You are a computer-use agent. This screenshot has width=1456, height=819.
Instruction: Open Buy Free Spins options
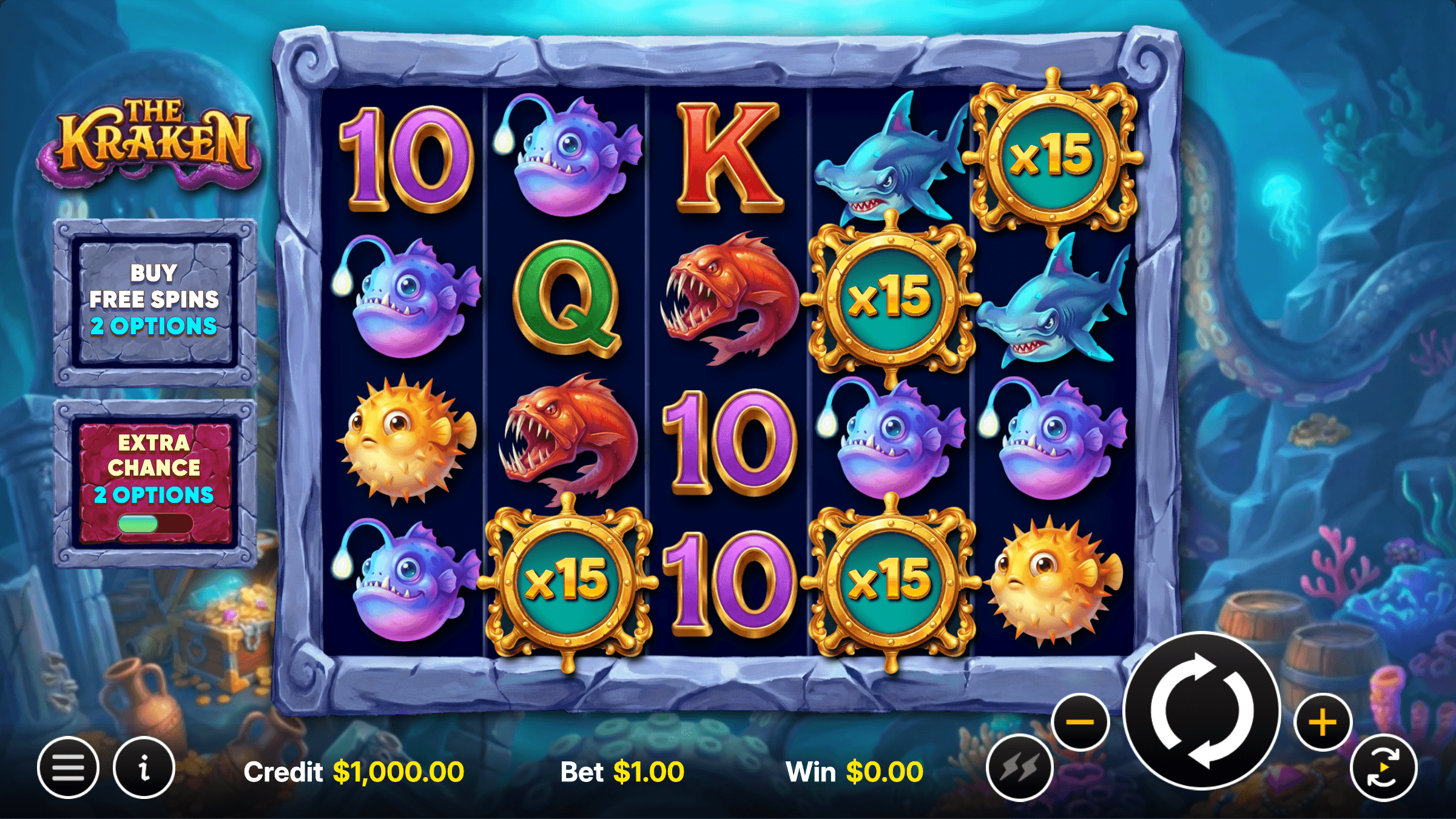(155, 299)
